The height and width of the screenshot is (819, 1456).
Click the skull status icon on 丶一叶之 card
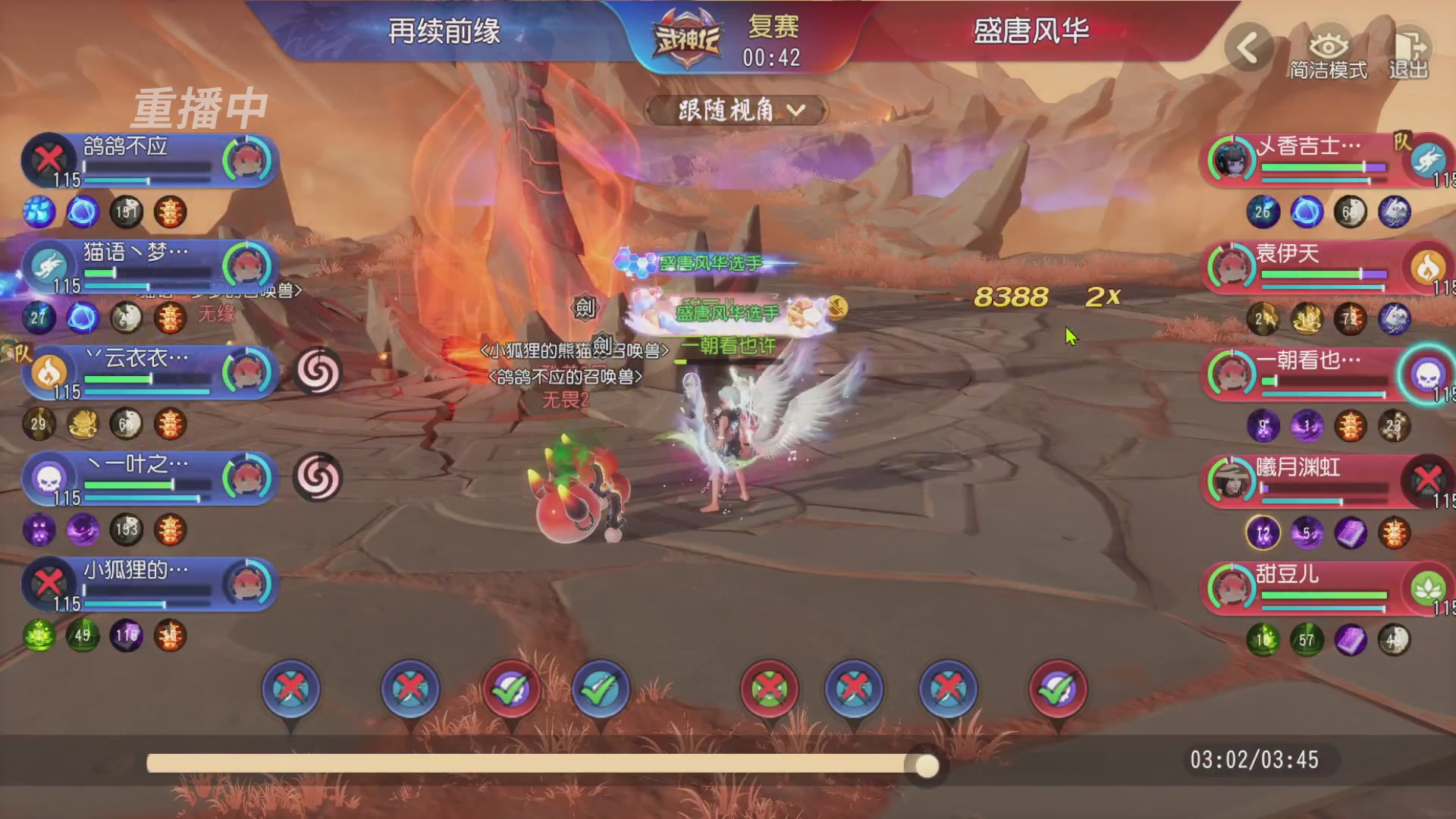pyautogui.click(x=47, y=478)
